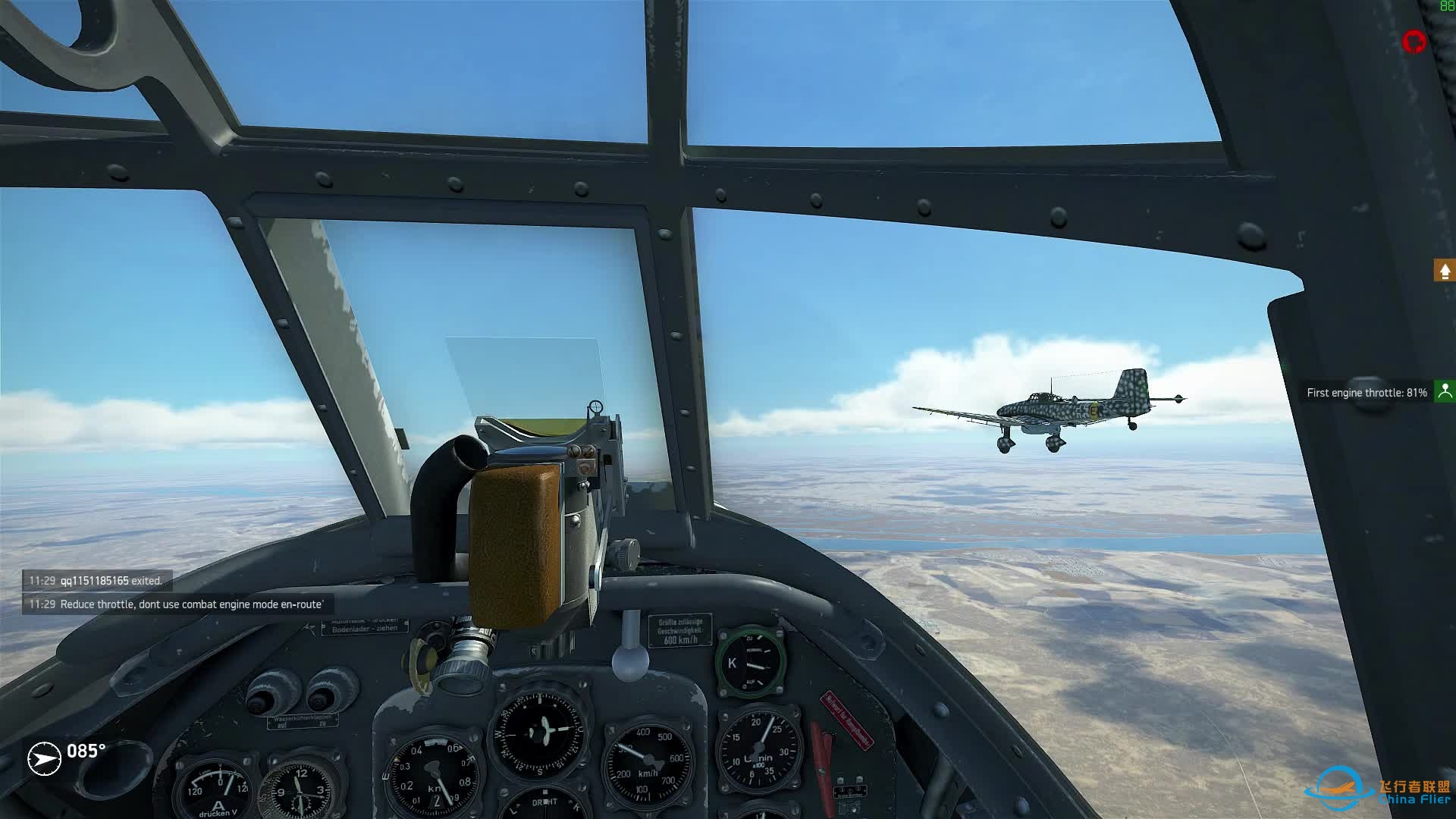Click the green pilot status icon
The width and height of the screenshot is (1456, 819).
1445,392
